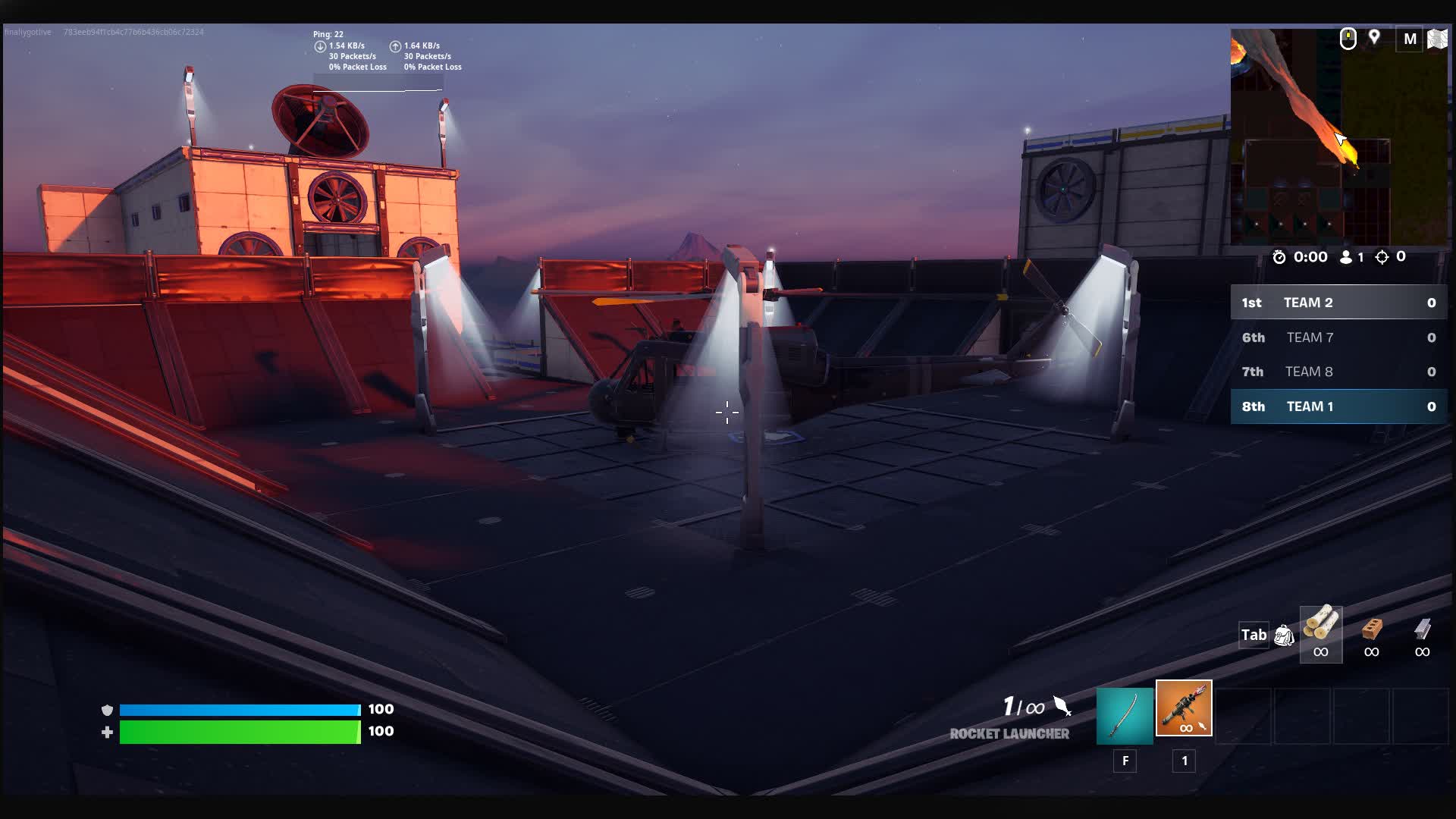Select the TEAM 8 scoreboard entry

(x=1337, y=372)
